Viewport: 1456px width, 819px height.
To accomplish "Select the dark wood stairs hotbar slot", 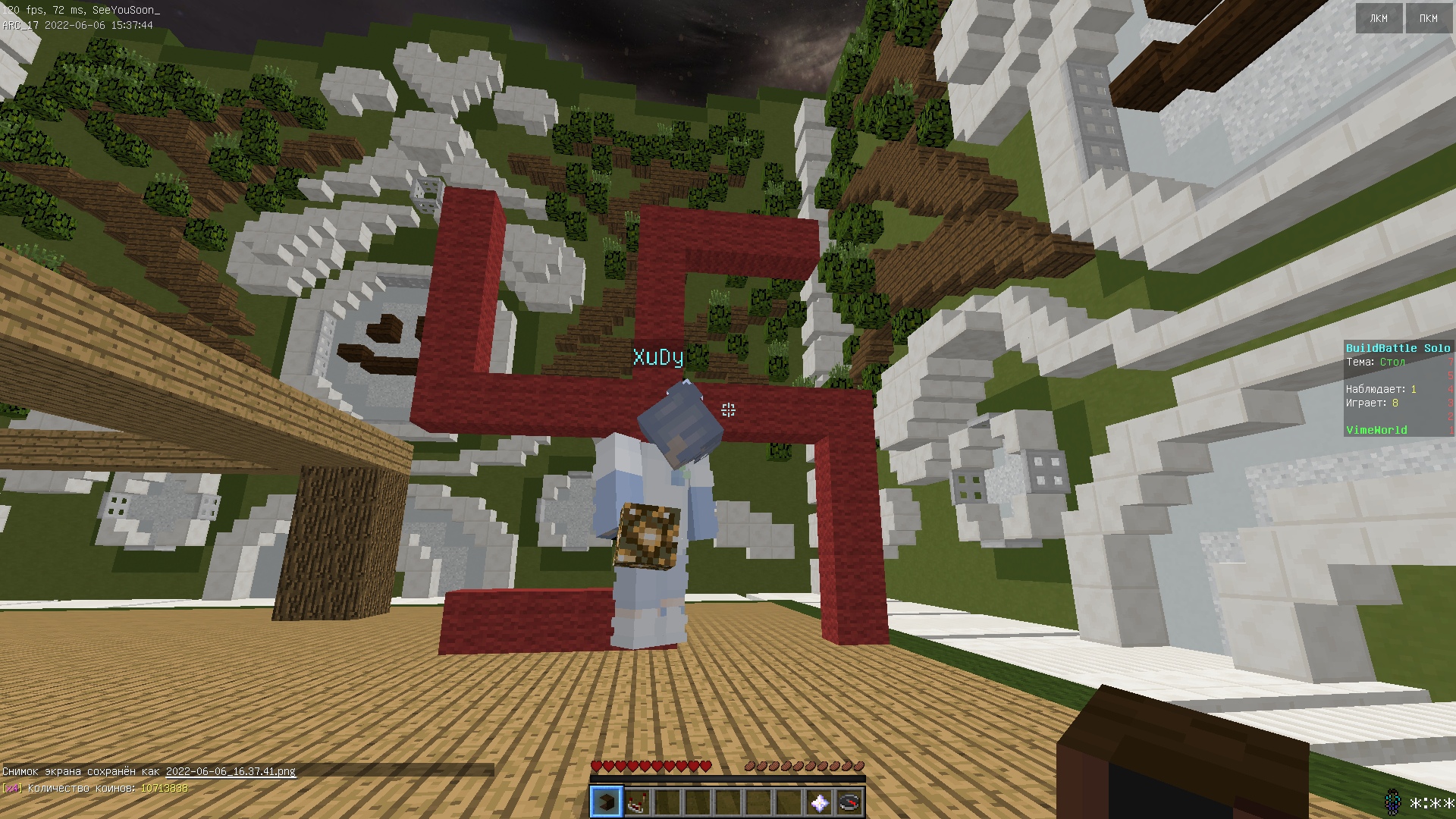I will (x=606, y=802).
